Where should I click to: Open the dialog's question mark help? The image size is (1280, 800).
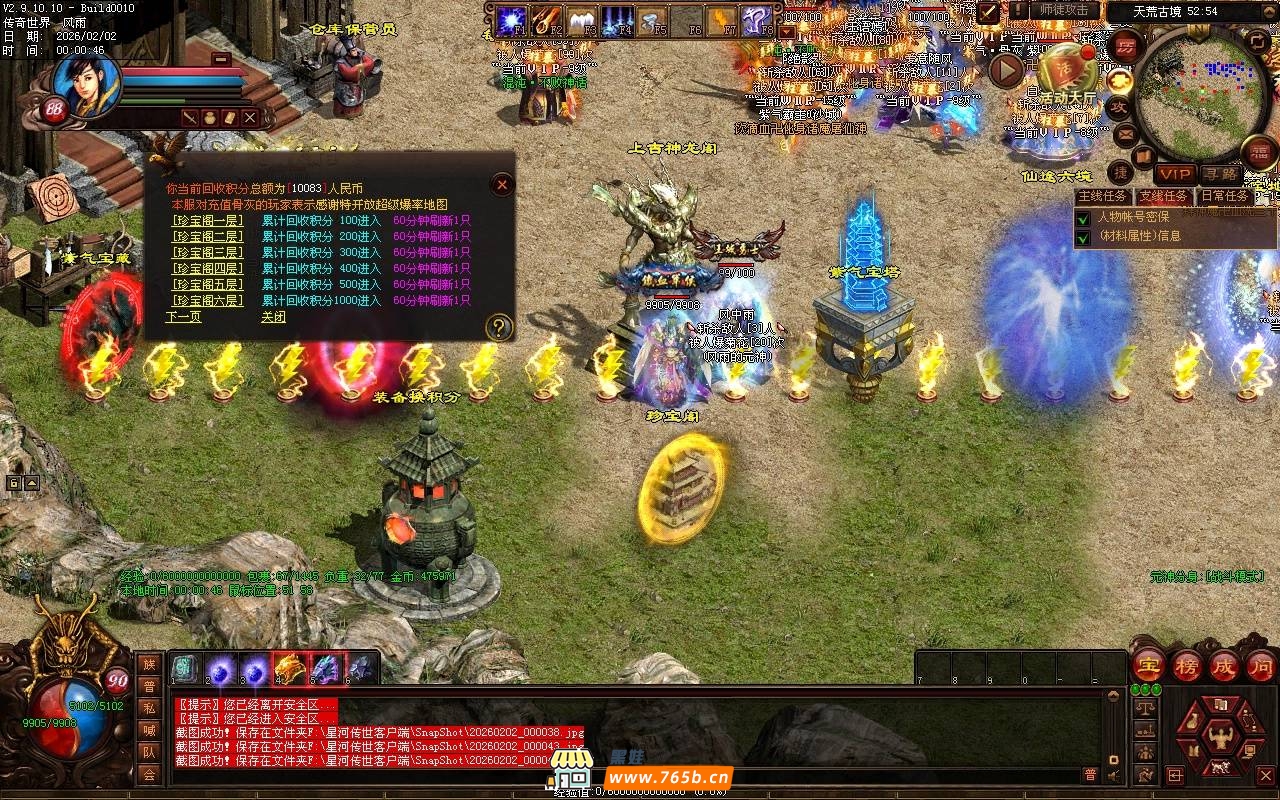point(498,327)
